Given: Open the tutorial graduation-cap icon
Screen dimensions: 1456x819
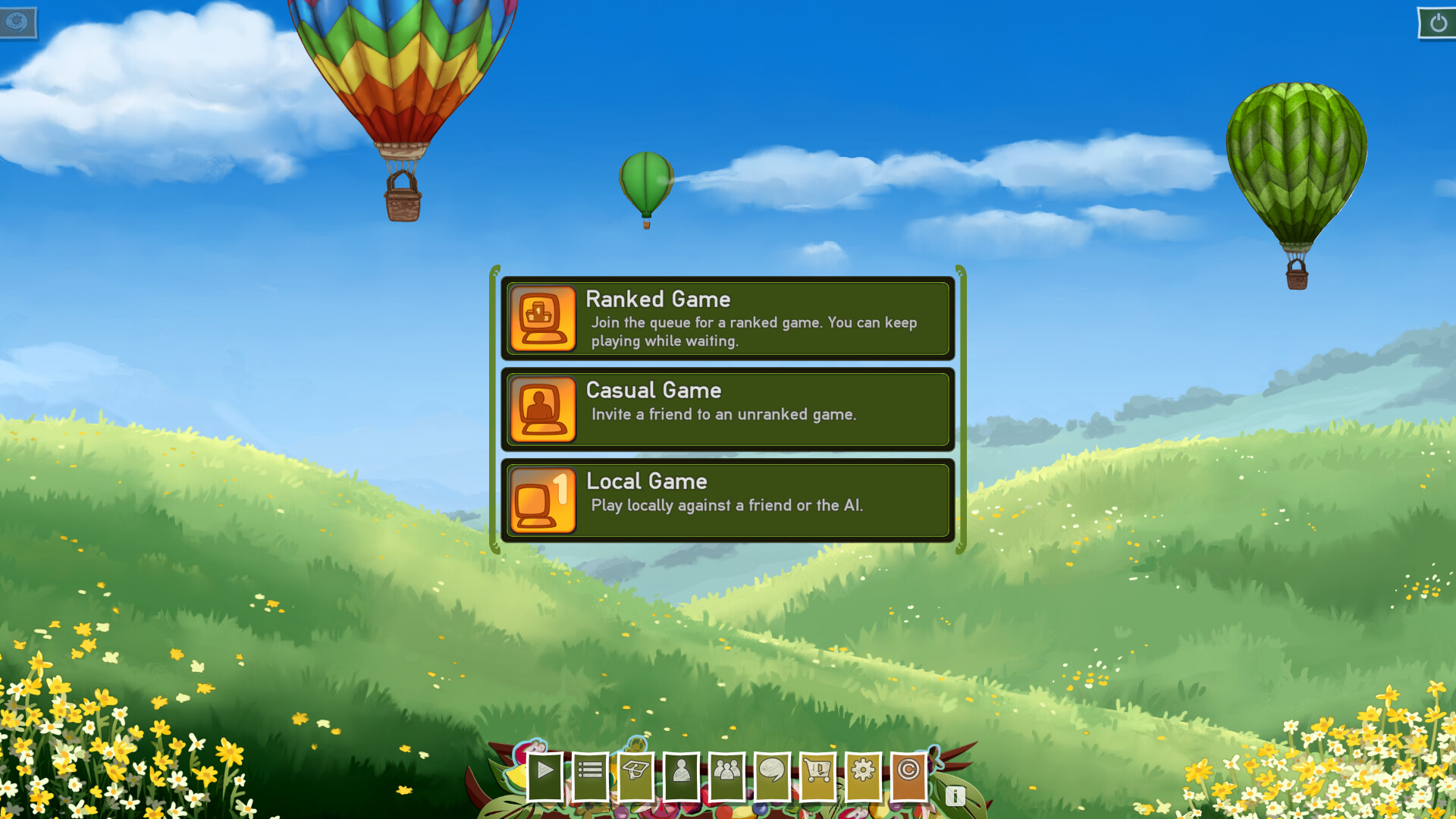Looking at the screenshot, I should 635,773.
